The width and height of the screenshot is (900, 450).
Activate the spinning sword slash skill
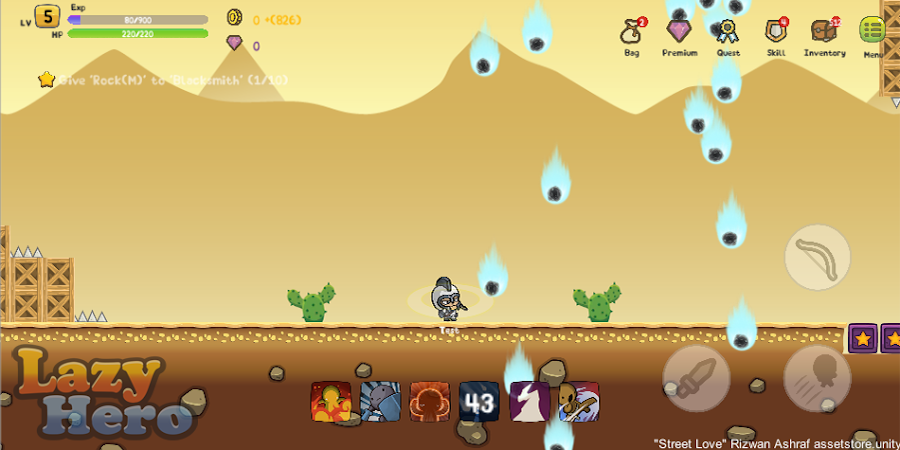tap(579, 402)
